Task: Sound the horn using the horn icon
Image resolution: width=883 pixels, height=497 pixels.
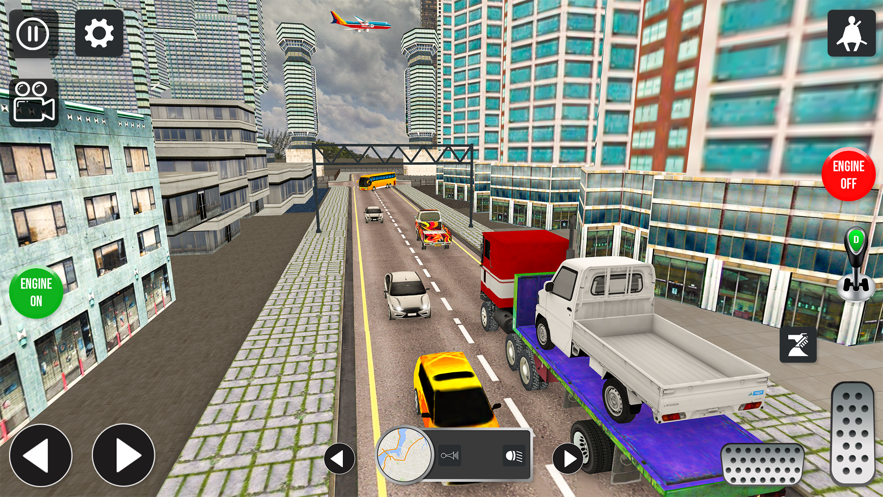Action: tap(450, 456)
